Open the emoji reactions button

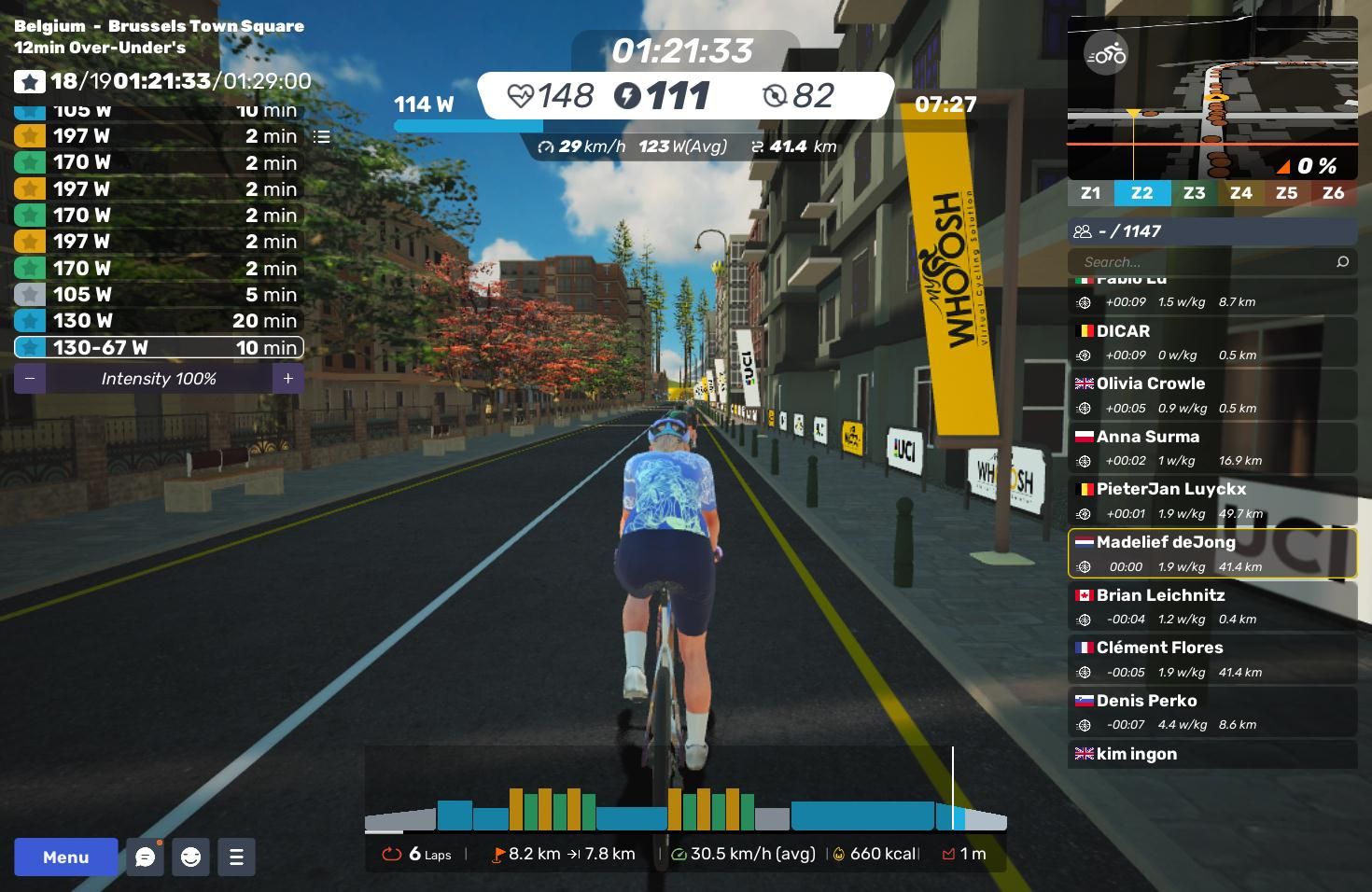(x=191, y=857)
